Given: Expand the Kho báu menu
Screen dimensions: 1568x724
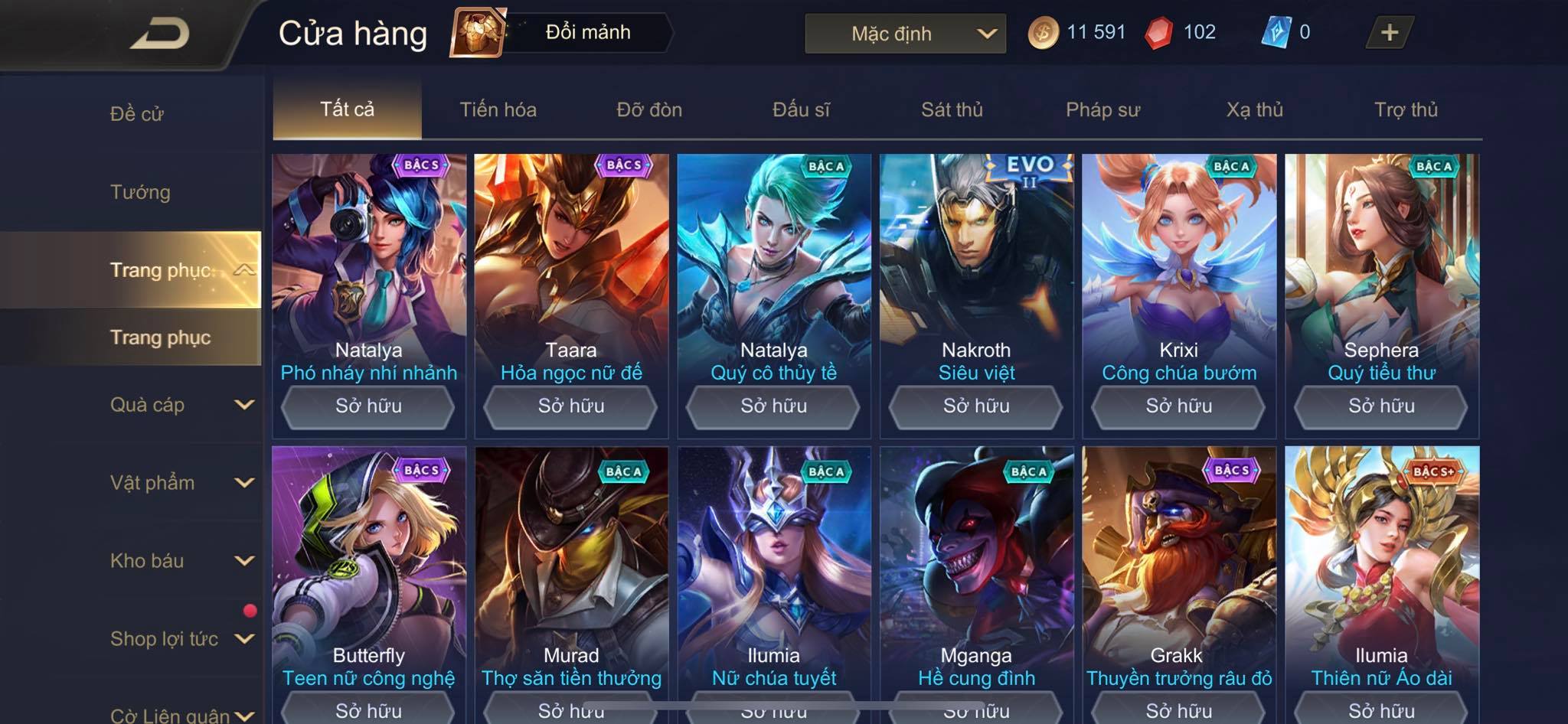Looking at the screenshot, I should [x=181, y=561].
